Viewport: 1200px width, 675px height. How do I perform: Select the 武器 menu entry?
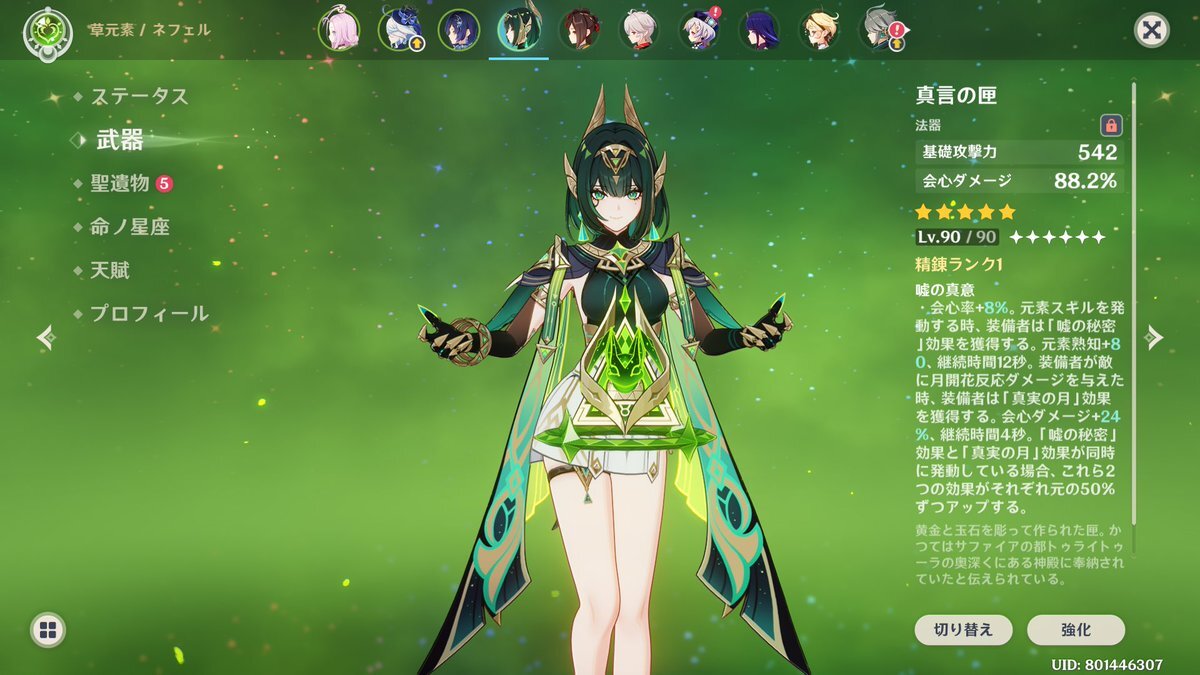tap(120, 141)
